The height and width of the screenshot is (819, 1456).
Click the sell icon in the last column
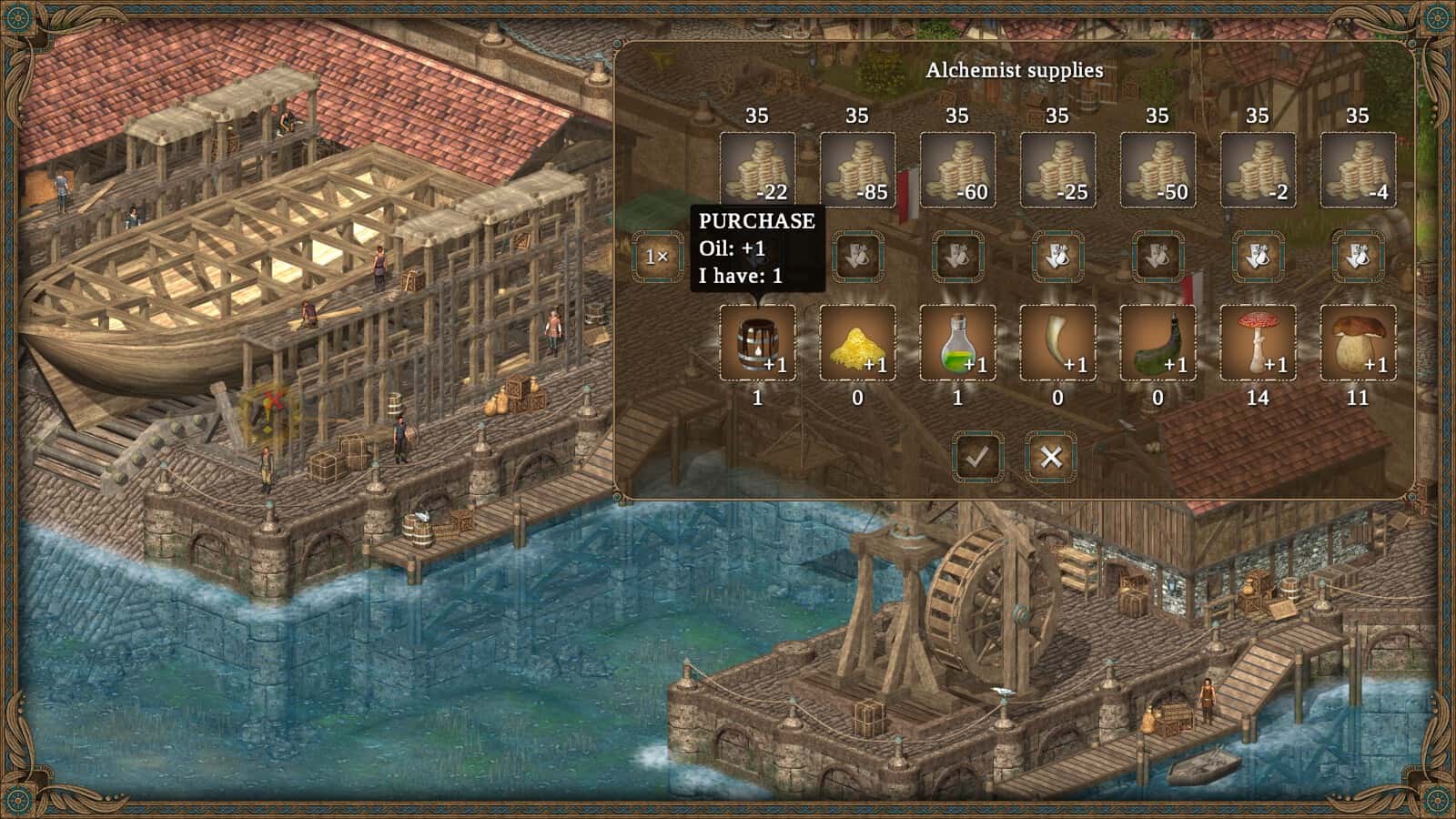[1359, 257]
